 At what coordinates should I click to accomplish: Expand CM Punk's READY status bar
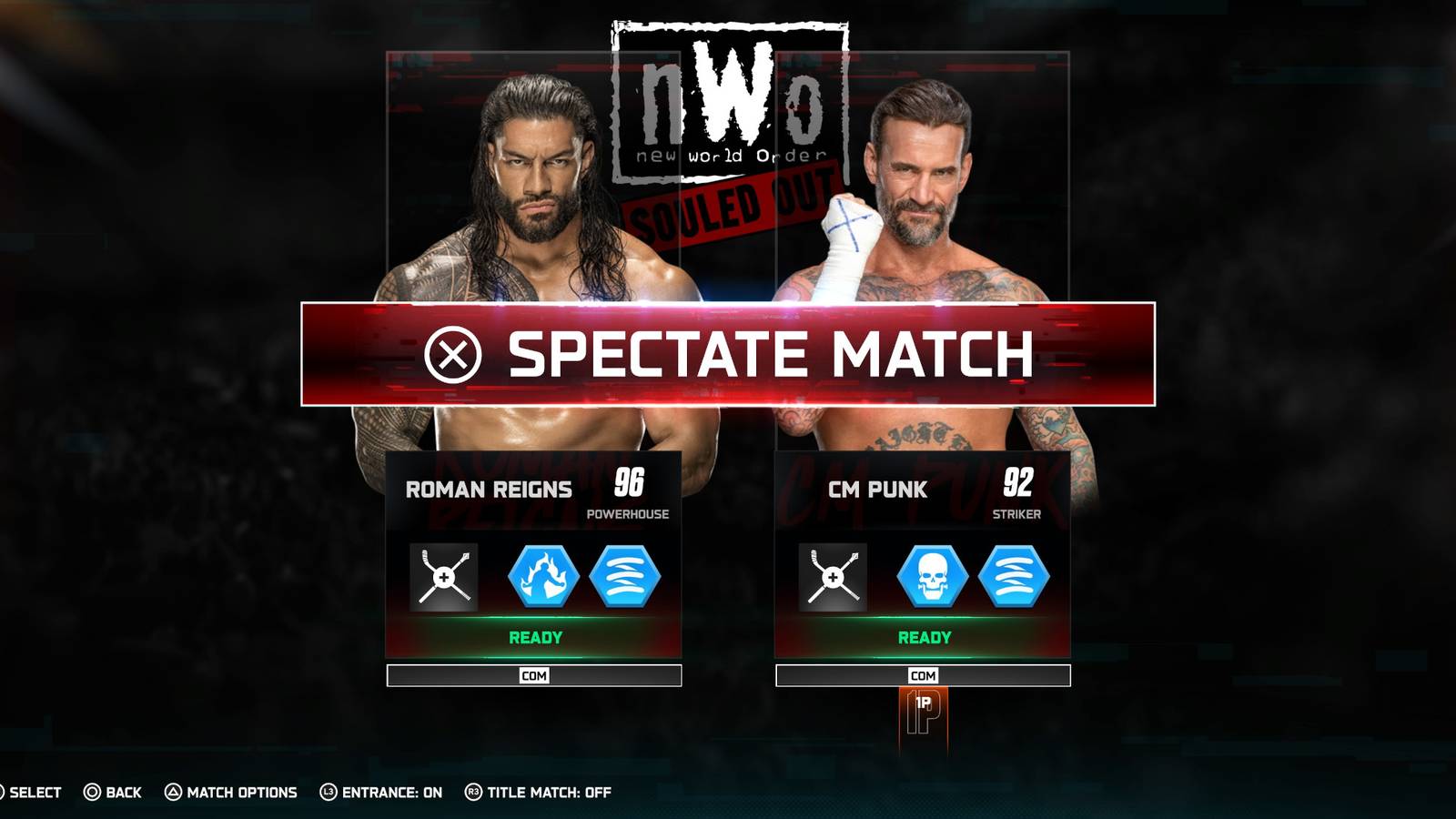point(923,638)
